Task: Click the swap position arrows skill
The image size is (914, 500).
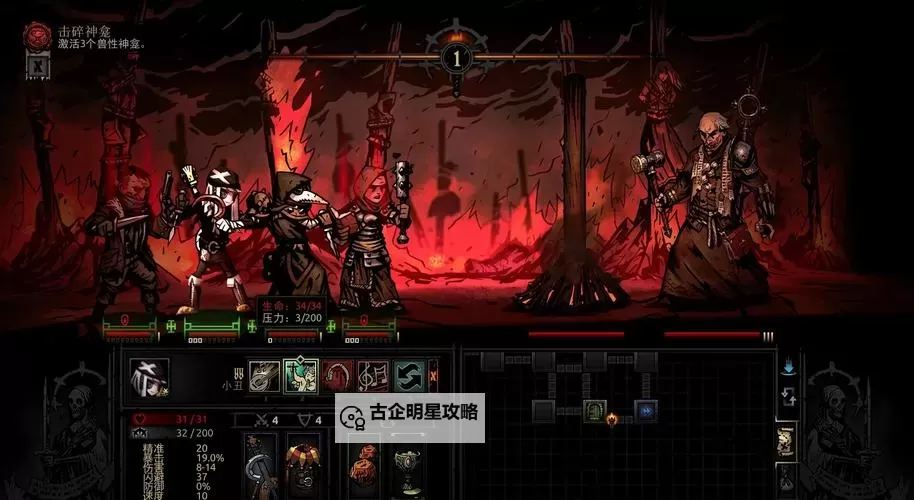Action: (408, 376)
